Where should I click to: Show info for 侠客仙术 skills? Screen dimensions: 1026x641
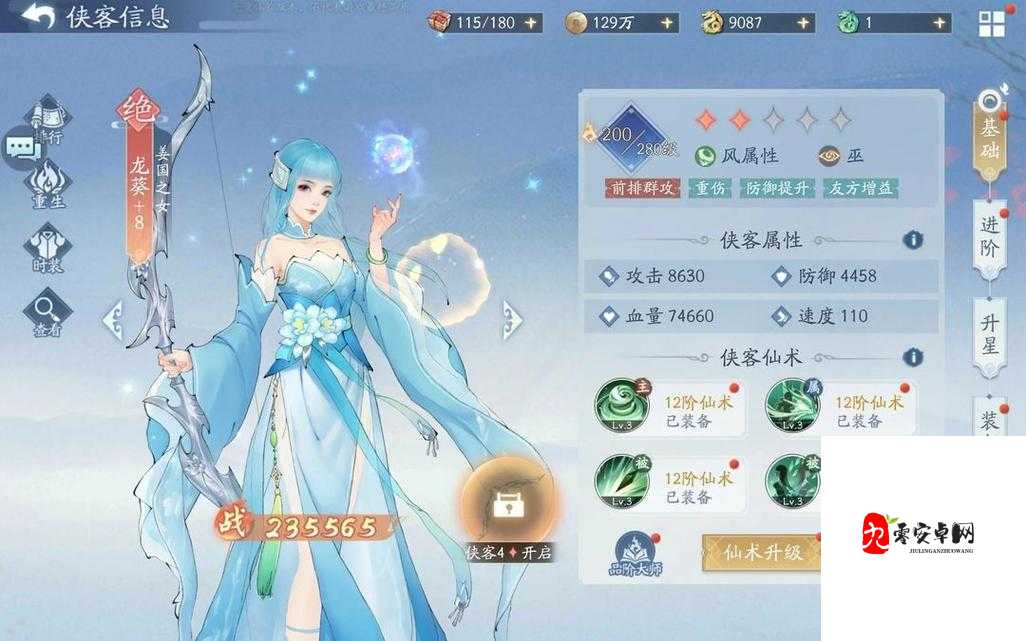(912, 357)
